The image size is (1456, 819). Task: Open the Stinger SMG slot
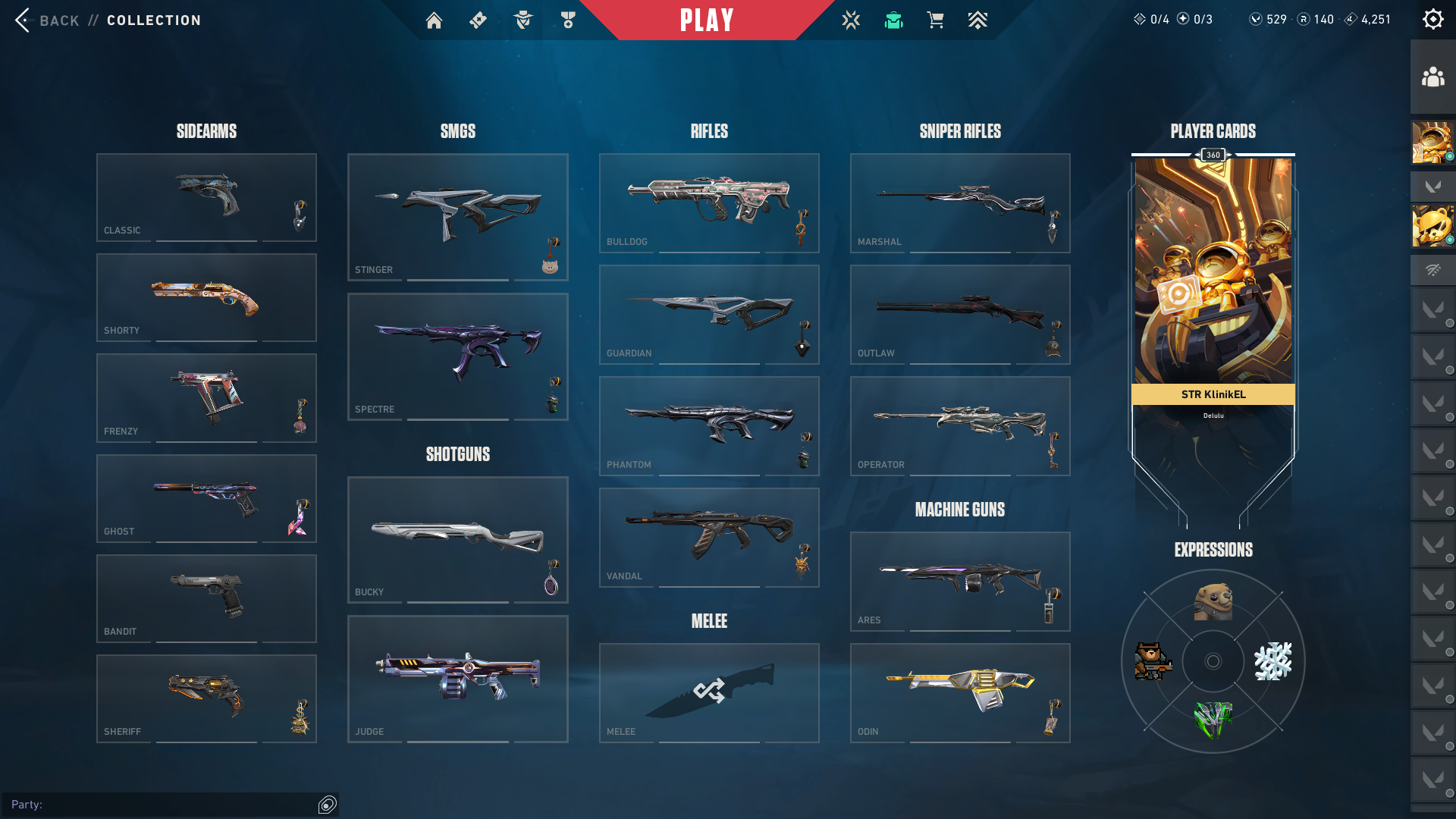pyautogui.click(x=457, y=217)
